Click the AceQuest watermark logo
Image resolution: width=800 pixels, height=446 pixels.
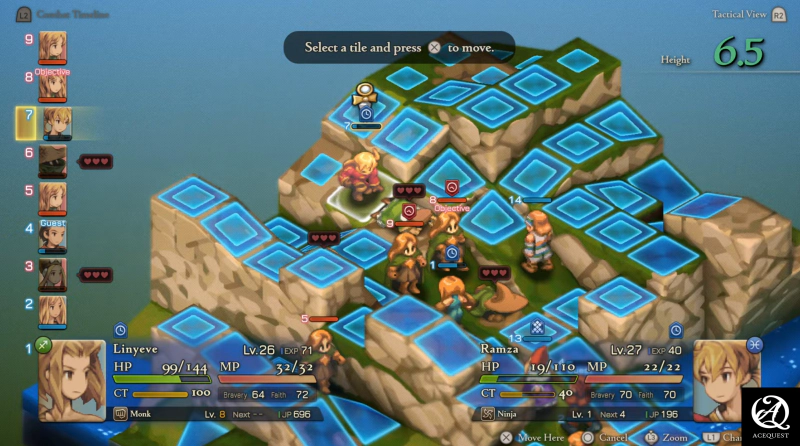(x=774, y=414)
